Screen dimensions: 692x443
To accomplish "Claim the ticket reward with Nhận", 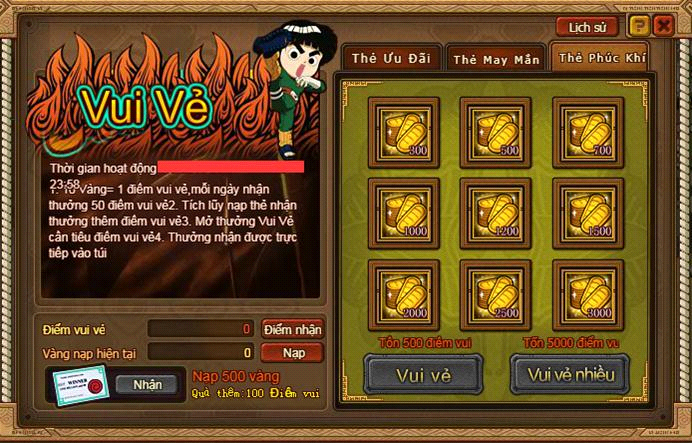I will point(146,384).
